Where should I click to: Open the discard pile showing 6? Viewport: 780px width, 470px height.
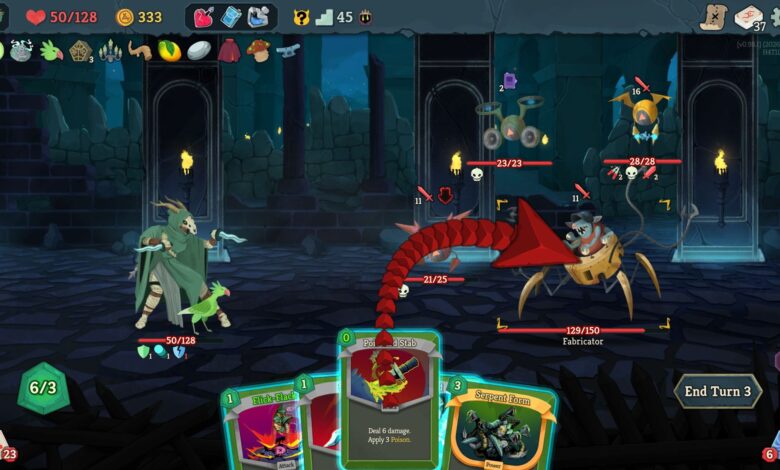point(771,452)
